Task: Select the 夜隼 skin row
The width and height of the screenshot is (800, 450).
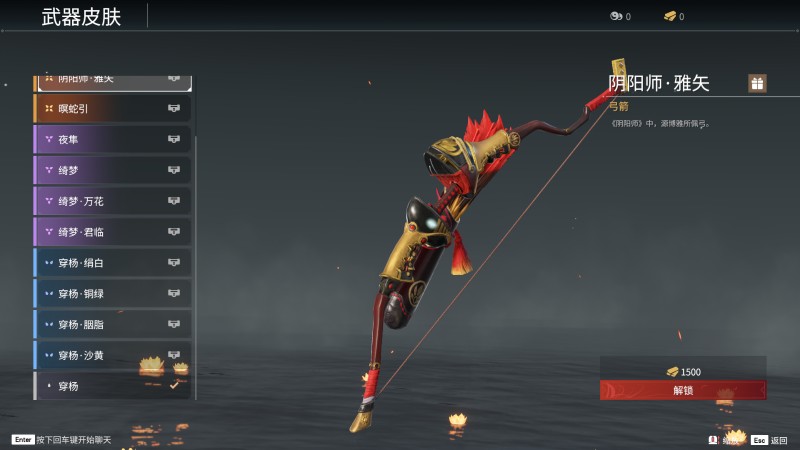Action: click(112, 139)
